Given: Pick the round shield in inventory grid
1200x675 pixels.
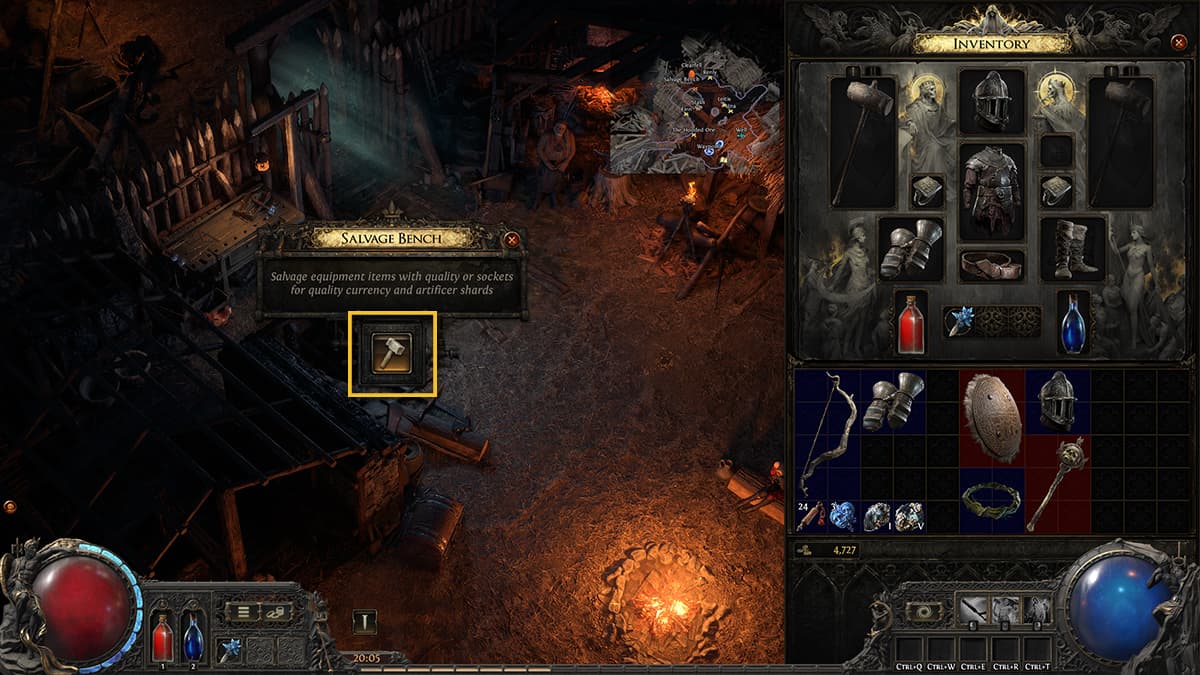Looking at the screenshot, I should tap(991, 417).
